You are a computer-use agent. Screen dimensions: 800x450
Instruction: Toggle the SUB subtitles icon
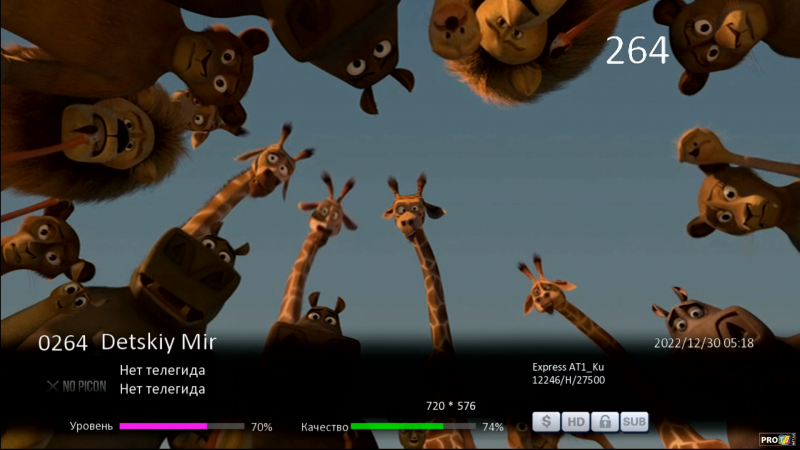coord(634,422)
